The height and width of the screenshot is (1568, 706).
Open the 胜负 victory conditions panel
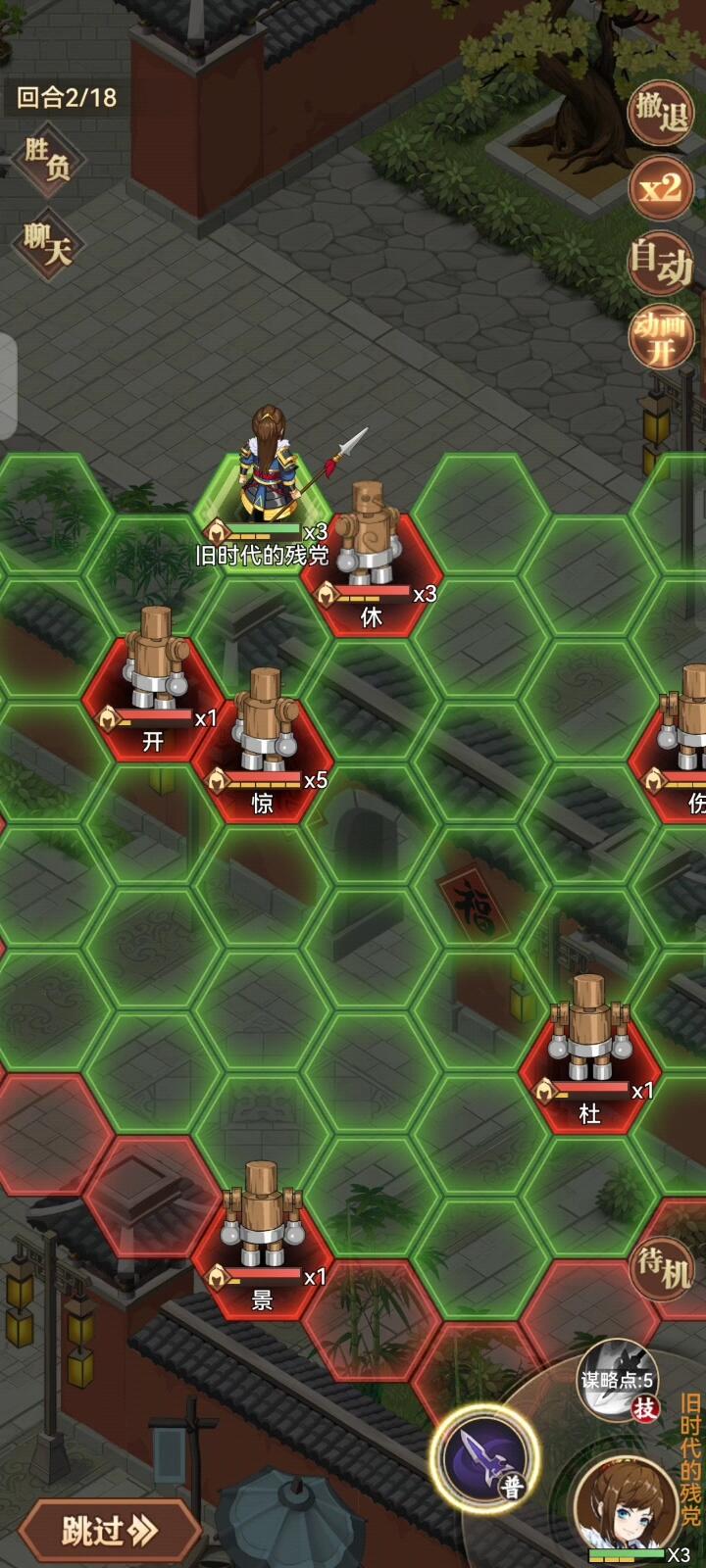point(48,158)
